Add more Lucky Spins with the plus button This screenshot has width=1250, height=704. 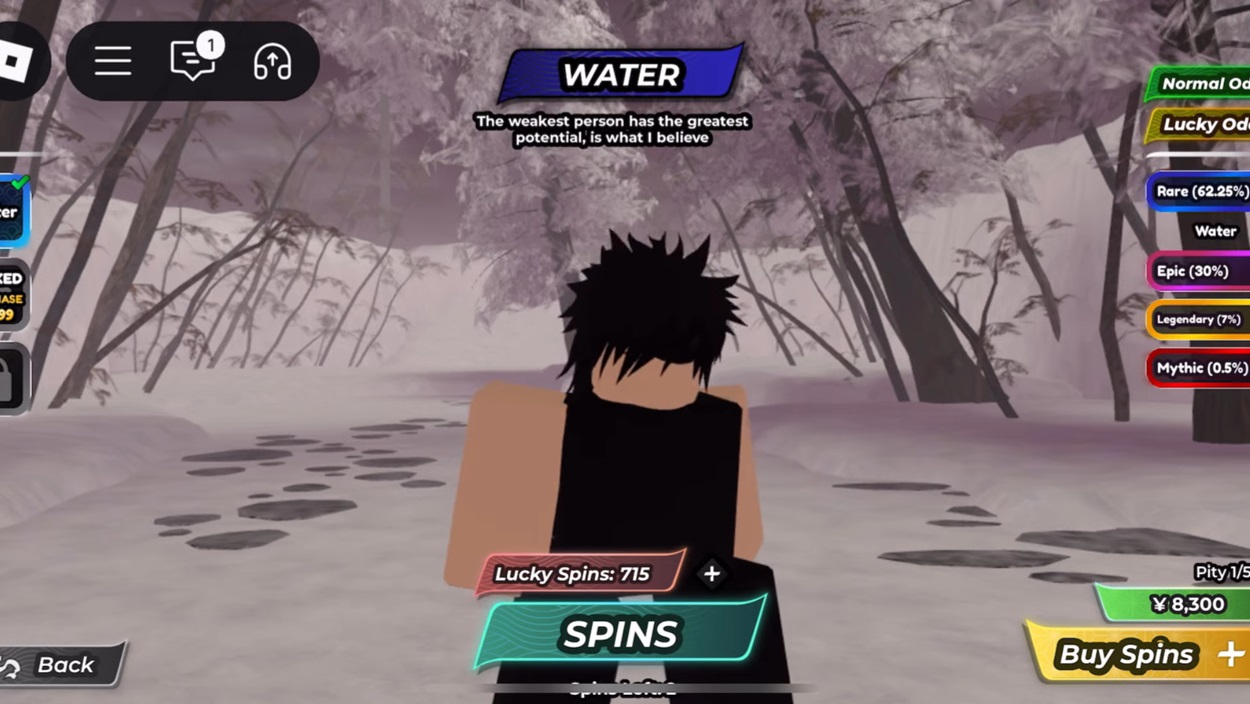(711, 574)
